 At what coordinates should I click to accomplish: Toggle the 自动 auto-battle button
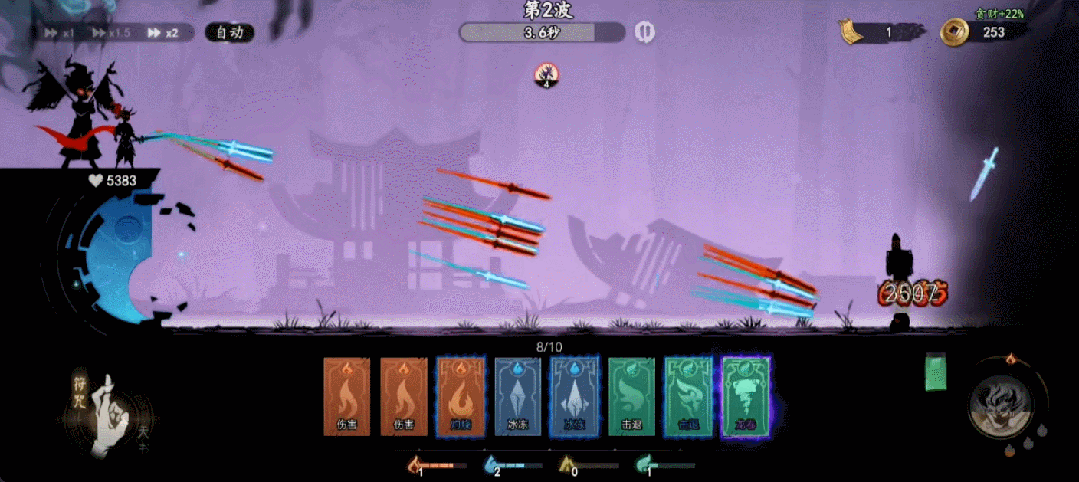(x=229, y=33)
